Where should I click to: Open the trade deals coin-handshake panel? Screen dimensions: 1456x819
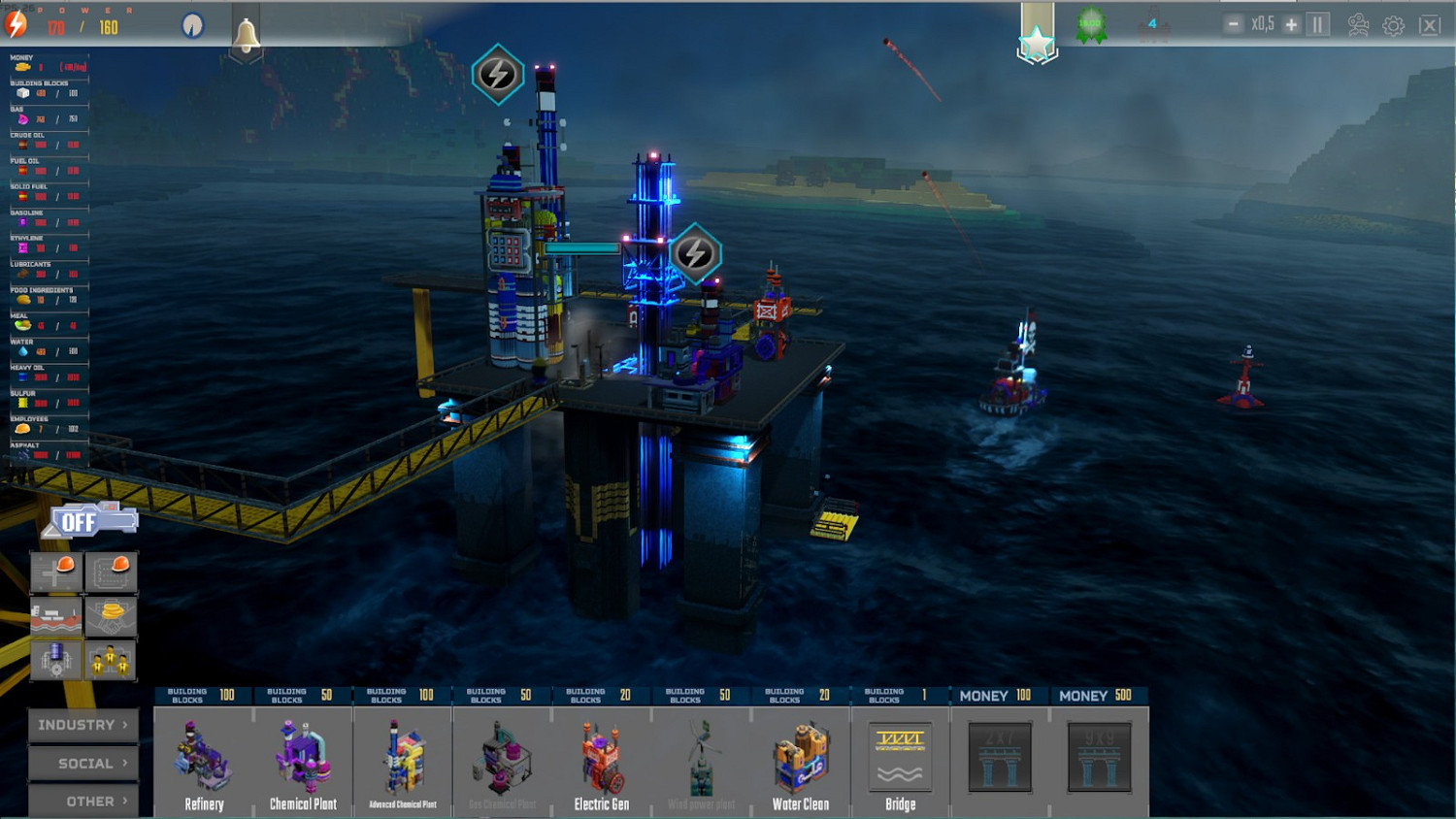point(110,614)
